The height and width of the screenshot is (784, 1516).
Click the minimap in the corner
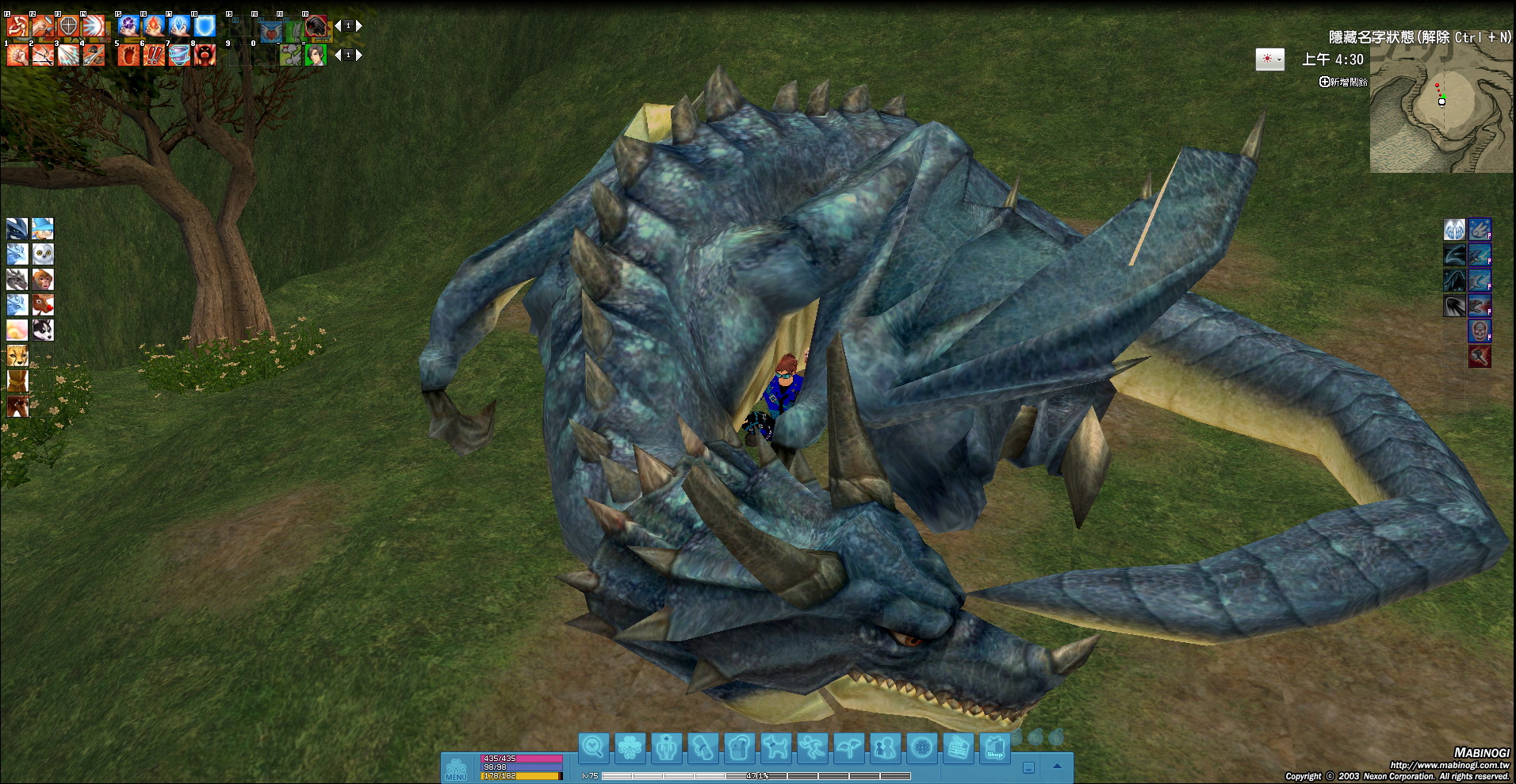1441,107
